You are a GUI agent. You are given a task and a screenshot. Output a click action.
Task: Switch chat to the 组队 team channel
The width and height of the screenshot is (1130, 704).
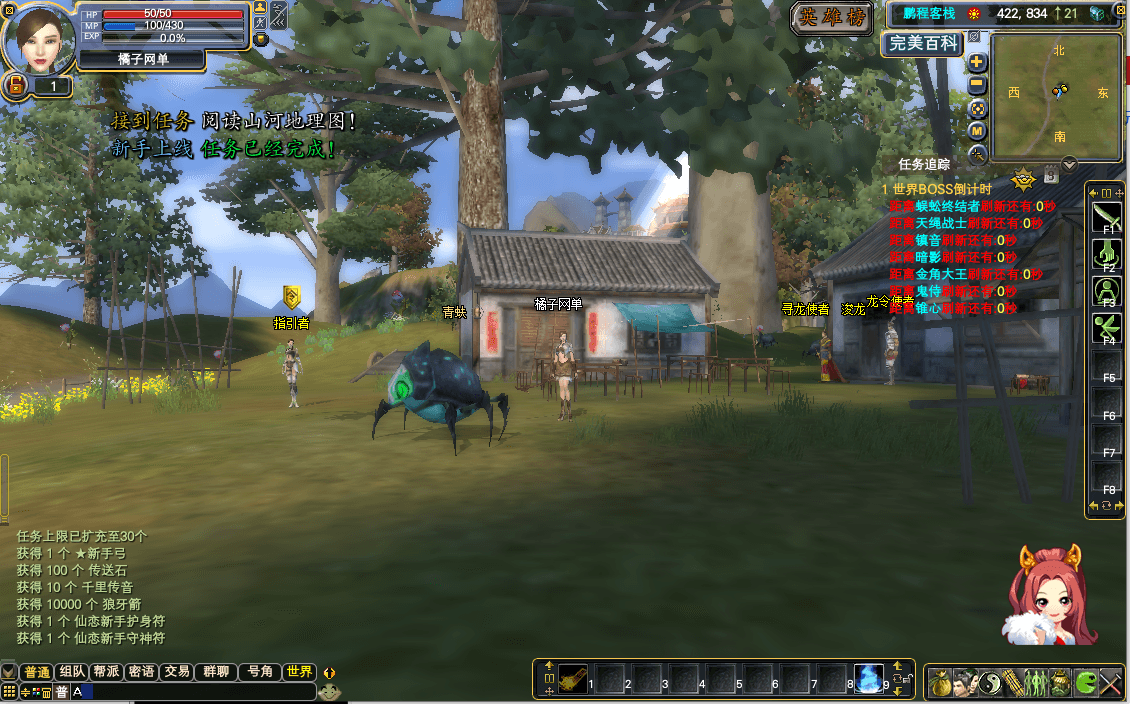point(72,672)
